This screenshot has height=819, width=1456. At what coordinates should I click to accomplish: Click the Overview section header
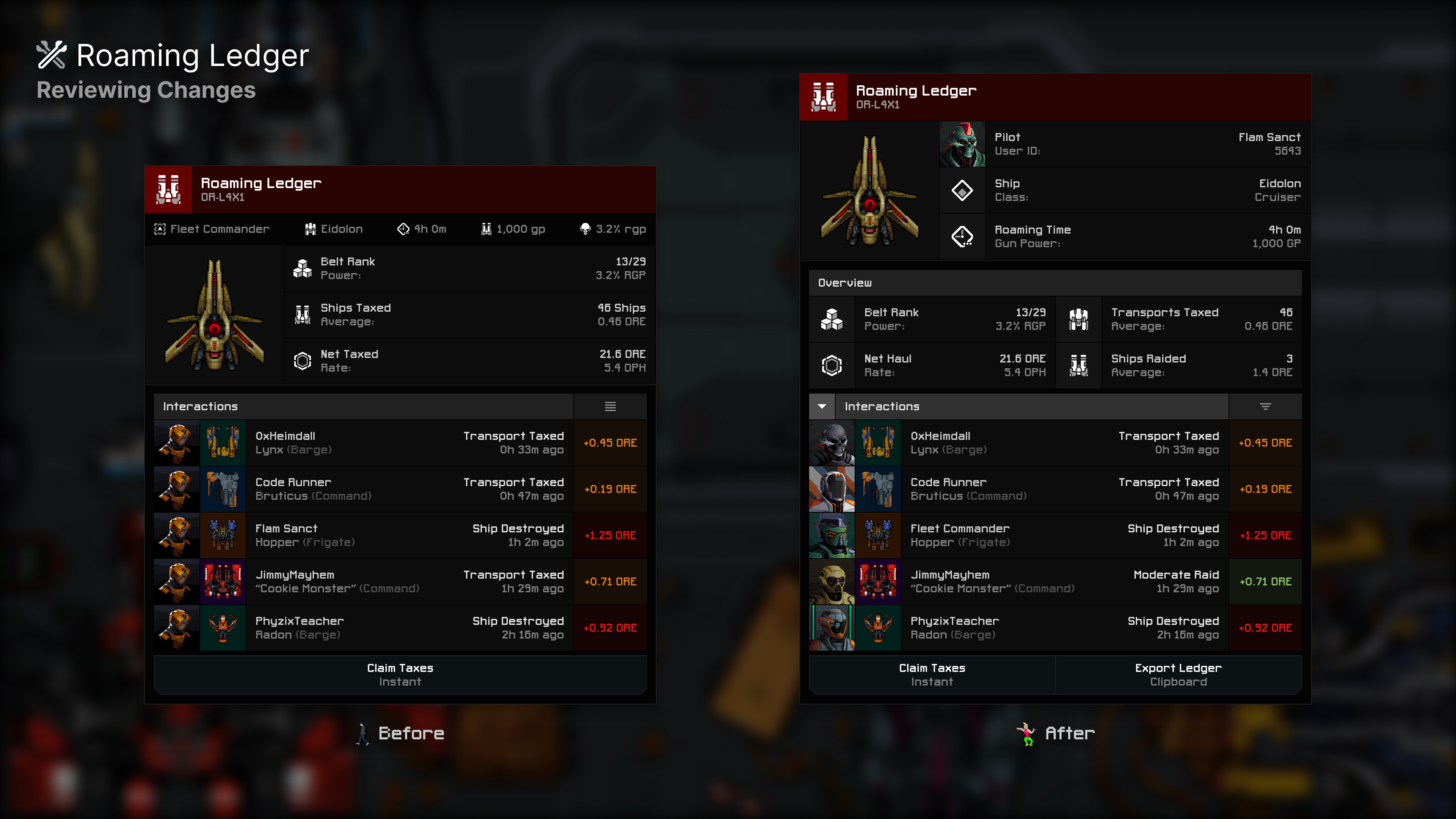(1055, 282)
